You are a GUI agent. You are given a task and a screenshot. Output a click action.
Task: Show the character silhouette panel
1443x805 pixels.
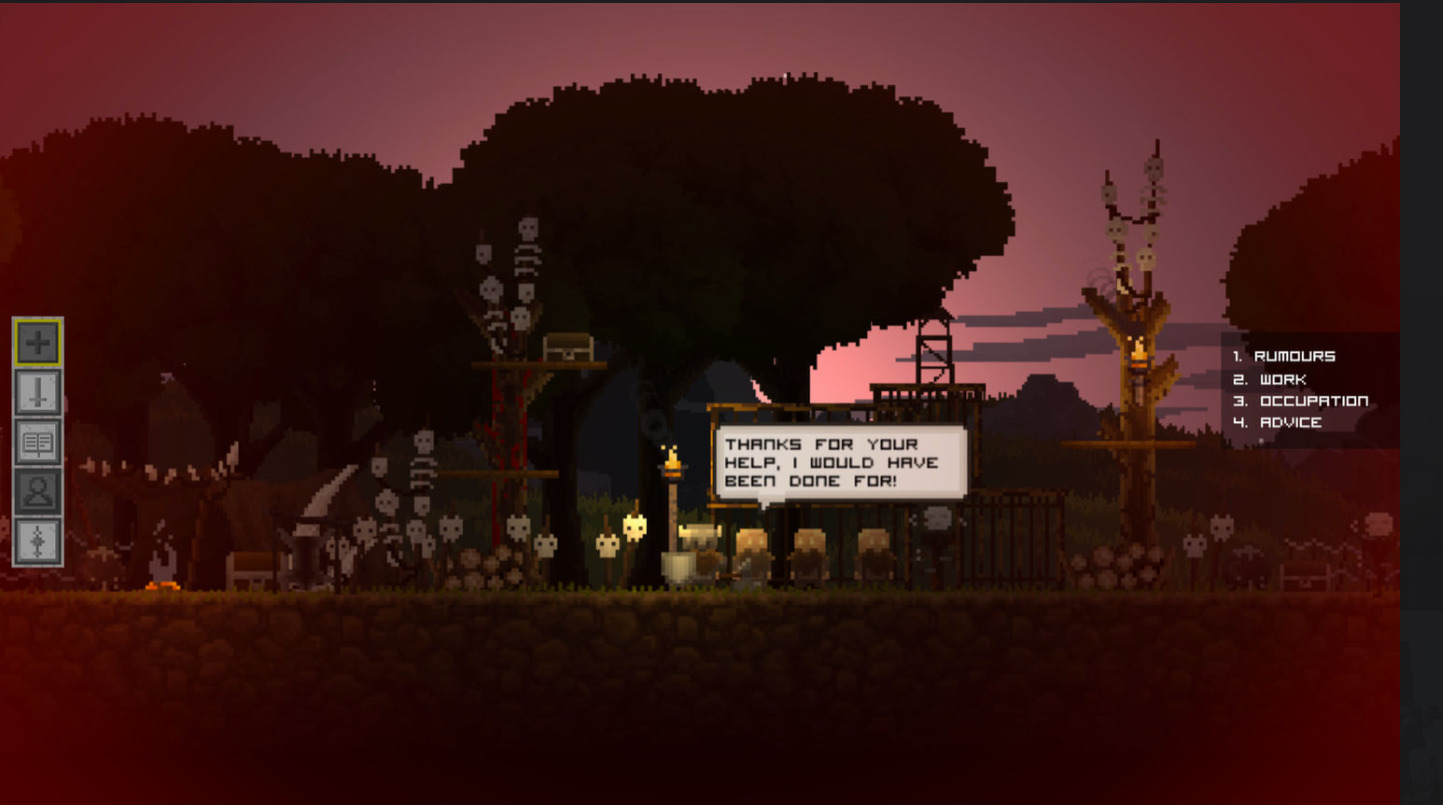[38, 492]
